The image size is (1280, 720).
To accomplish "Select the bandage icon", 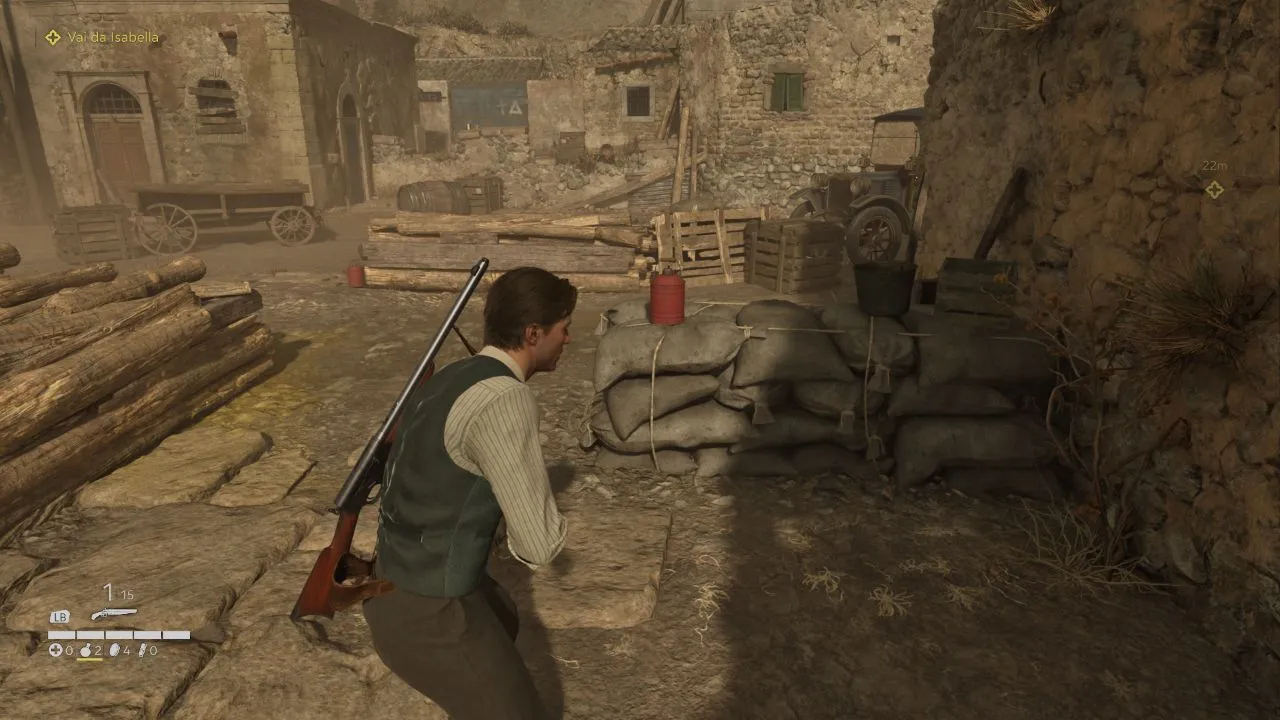I will point(141,650).
